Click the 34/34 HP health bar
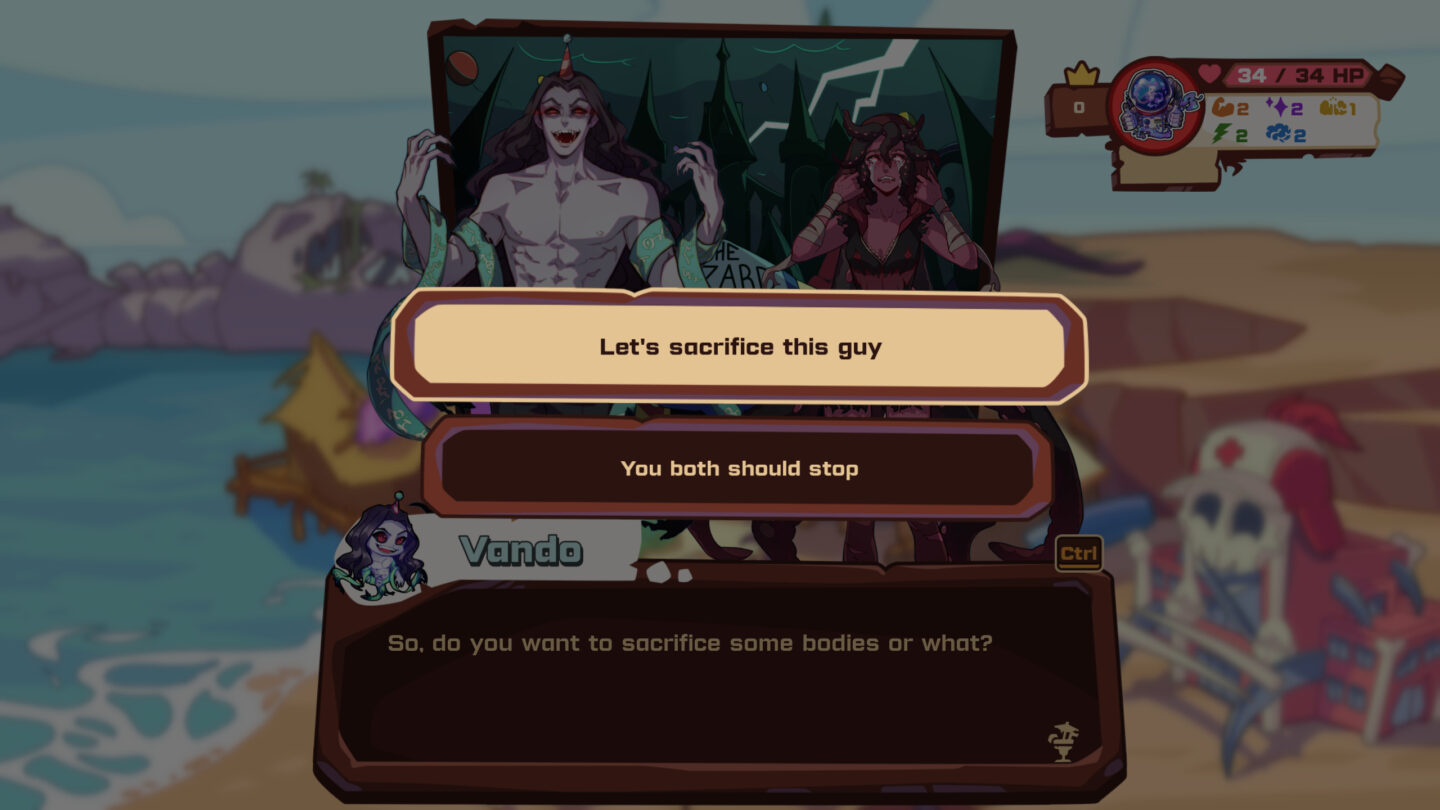Image resolution: width=1440 pixels, height=810 pixels. [x=1300, y=74]
